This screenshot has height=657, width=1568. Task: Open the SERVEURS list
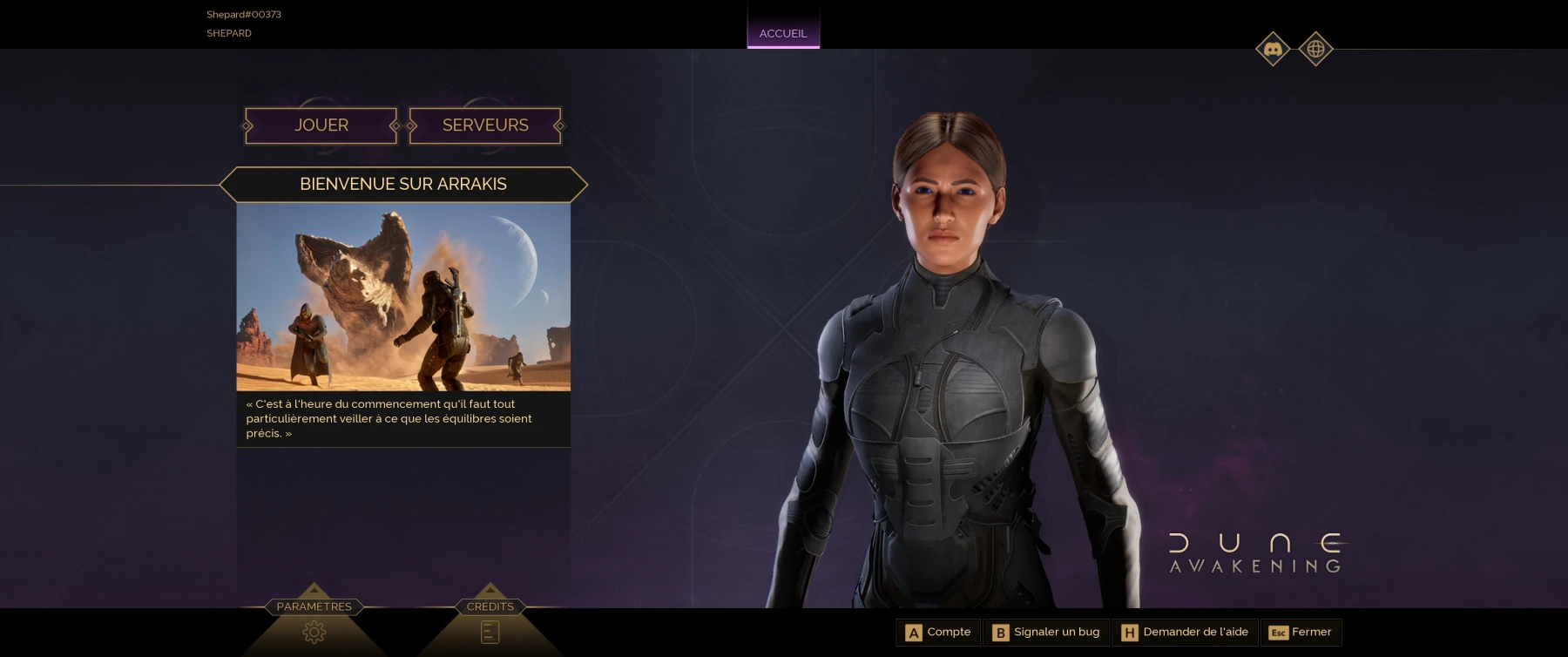(485, 125)
